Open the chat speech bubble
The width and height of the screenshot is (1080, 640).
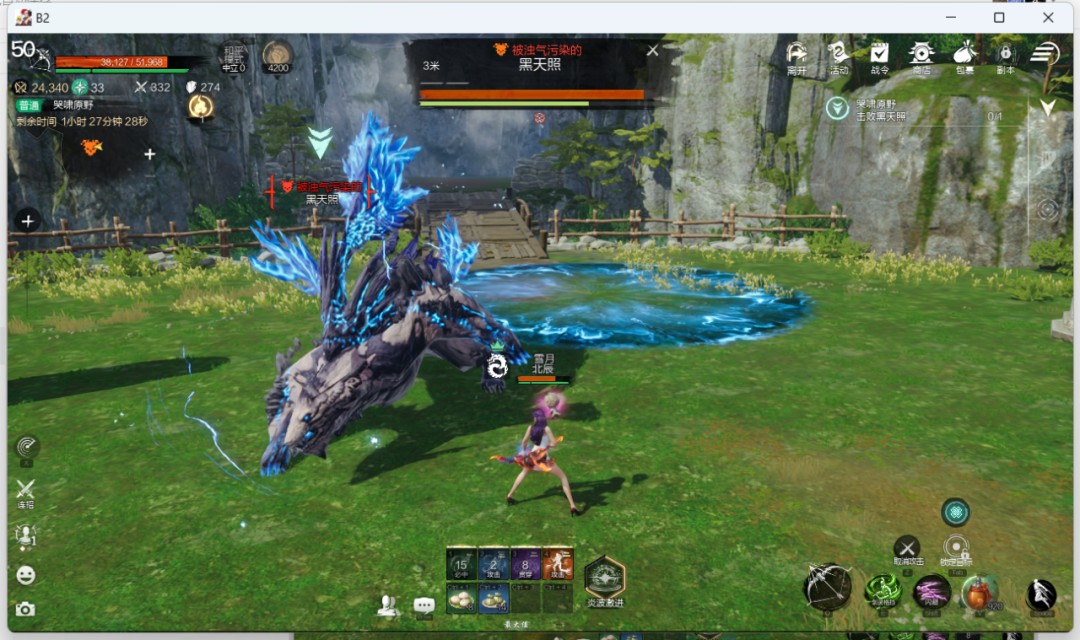[x=424, y=605]
